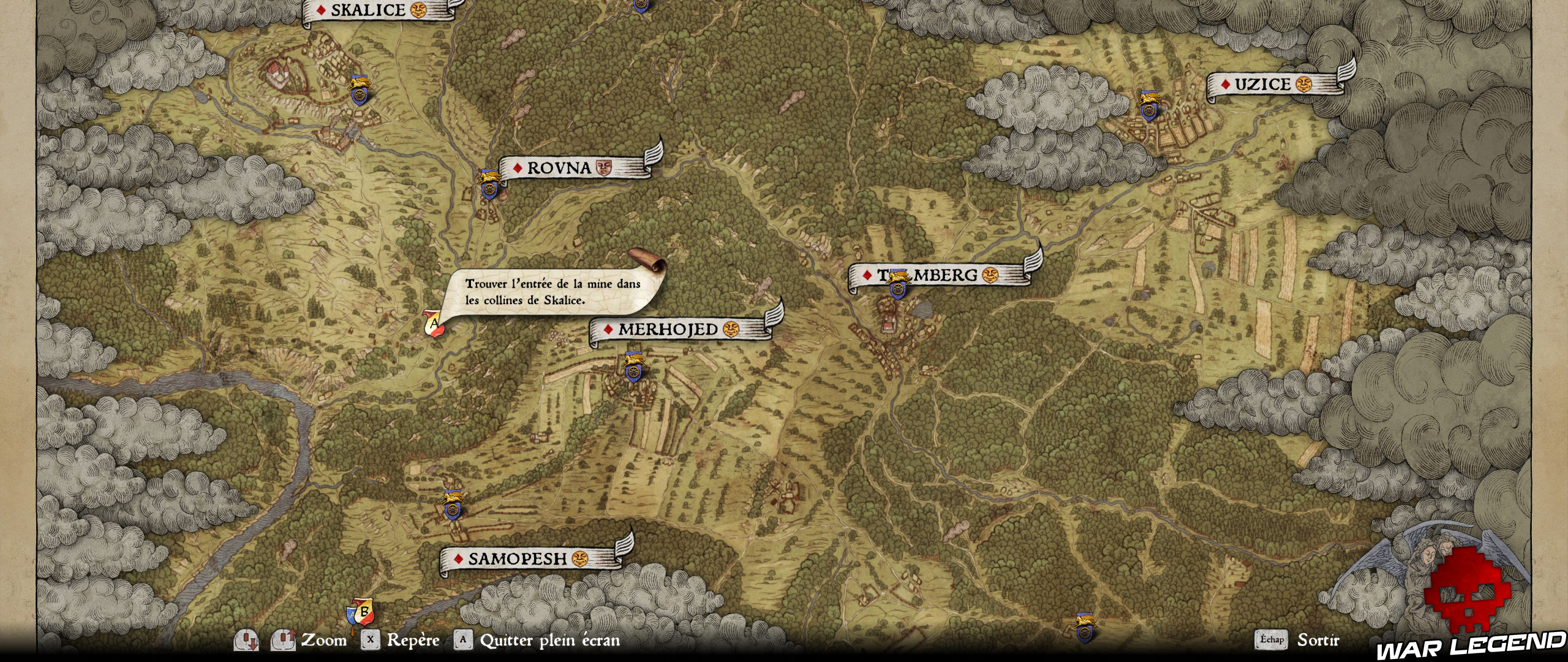This screenshot has height=662, width=1568.
Task: Select the ROVNA town banner
Action: (557, 167)
